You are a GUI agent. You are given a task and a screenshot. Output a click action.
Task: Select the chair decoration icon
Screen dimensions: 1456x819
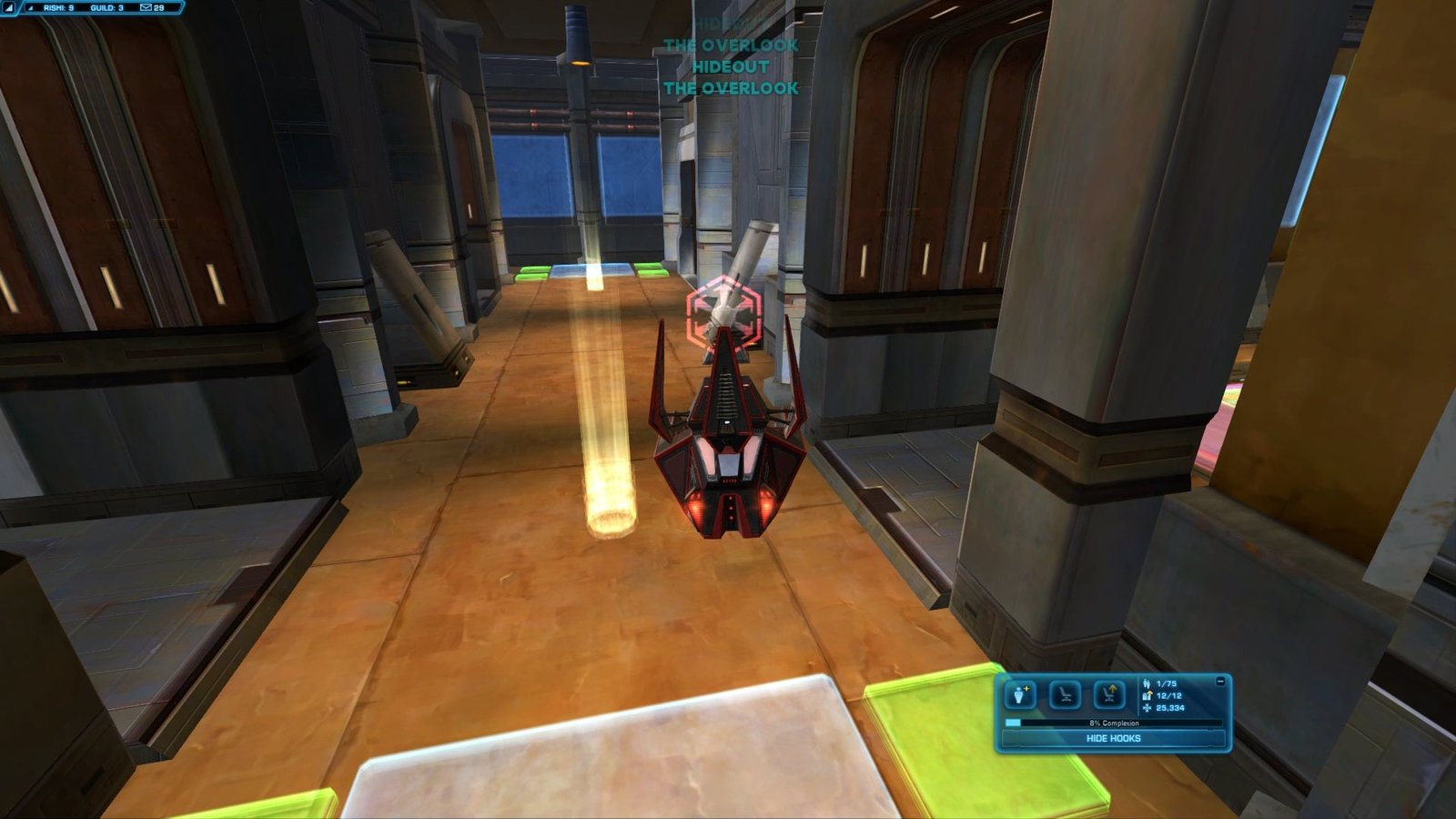(1065, 695)
